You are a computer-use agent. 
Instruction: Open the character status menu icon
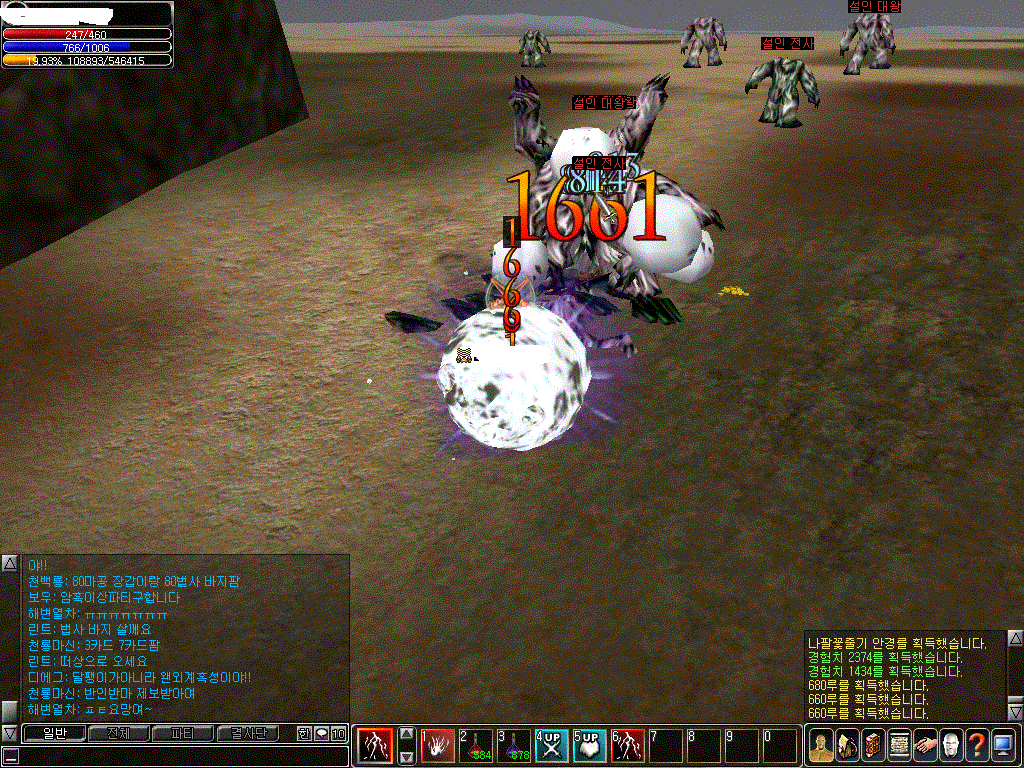(821, 745)
